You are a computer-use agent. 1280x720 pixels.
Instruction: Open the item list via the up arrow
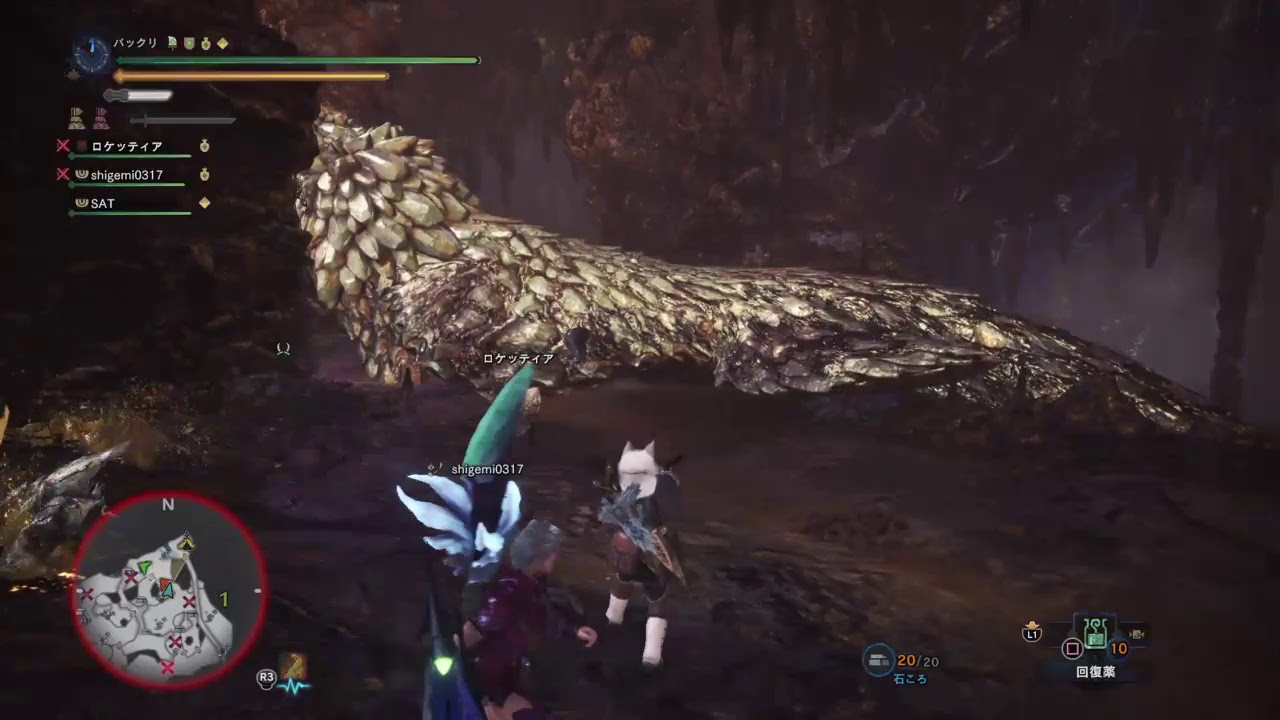pos(1032,622)
